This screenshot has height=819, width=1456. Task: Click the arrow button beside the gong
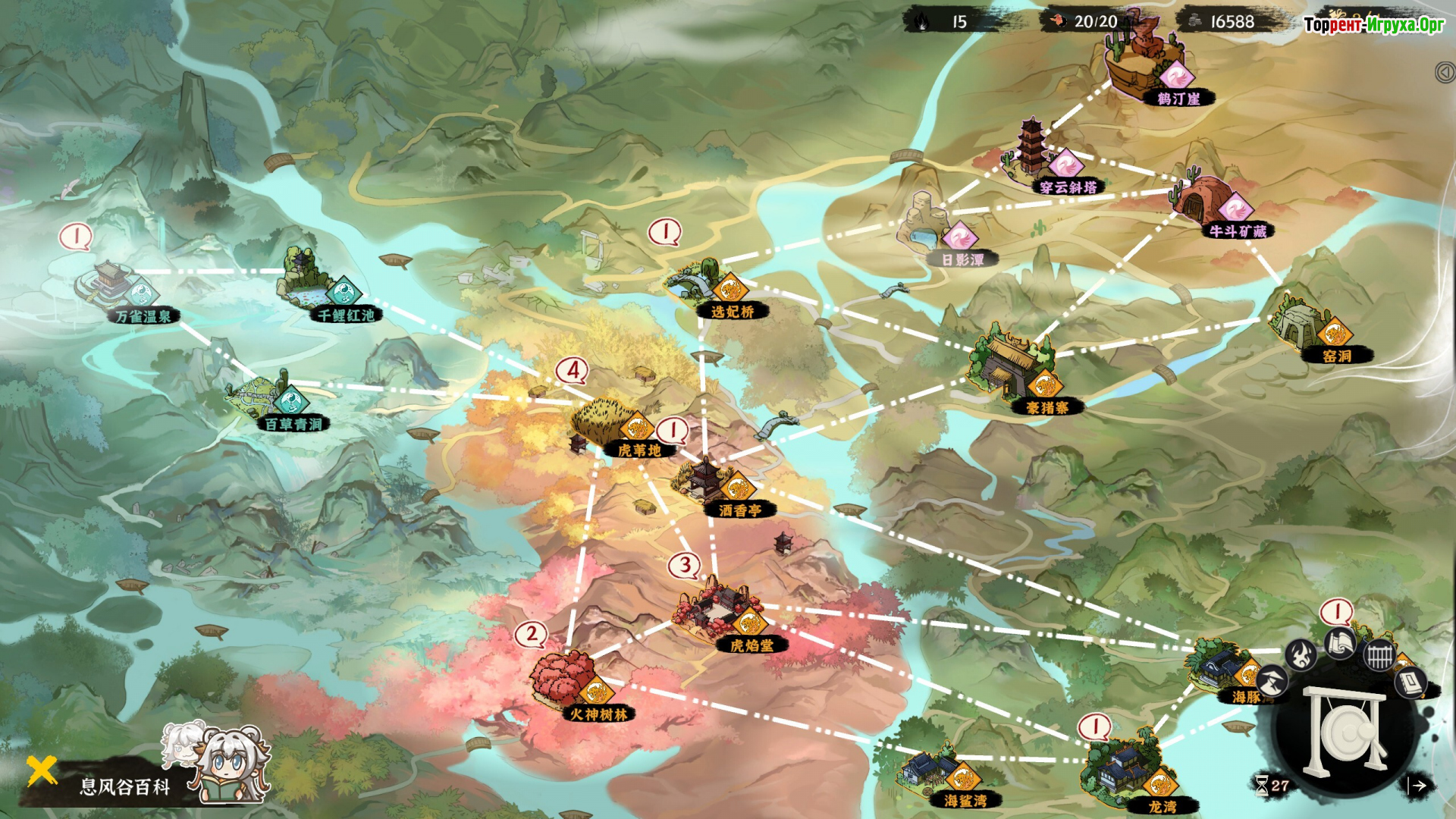(x=1419, y=786)
